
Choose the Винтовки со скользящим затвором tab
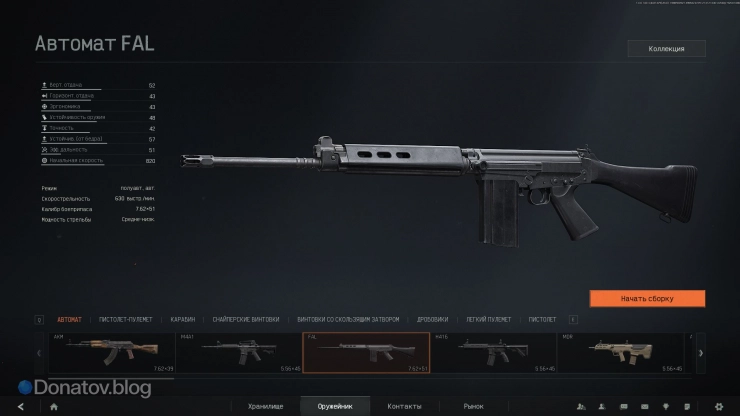click(x=348, y=320)
